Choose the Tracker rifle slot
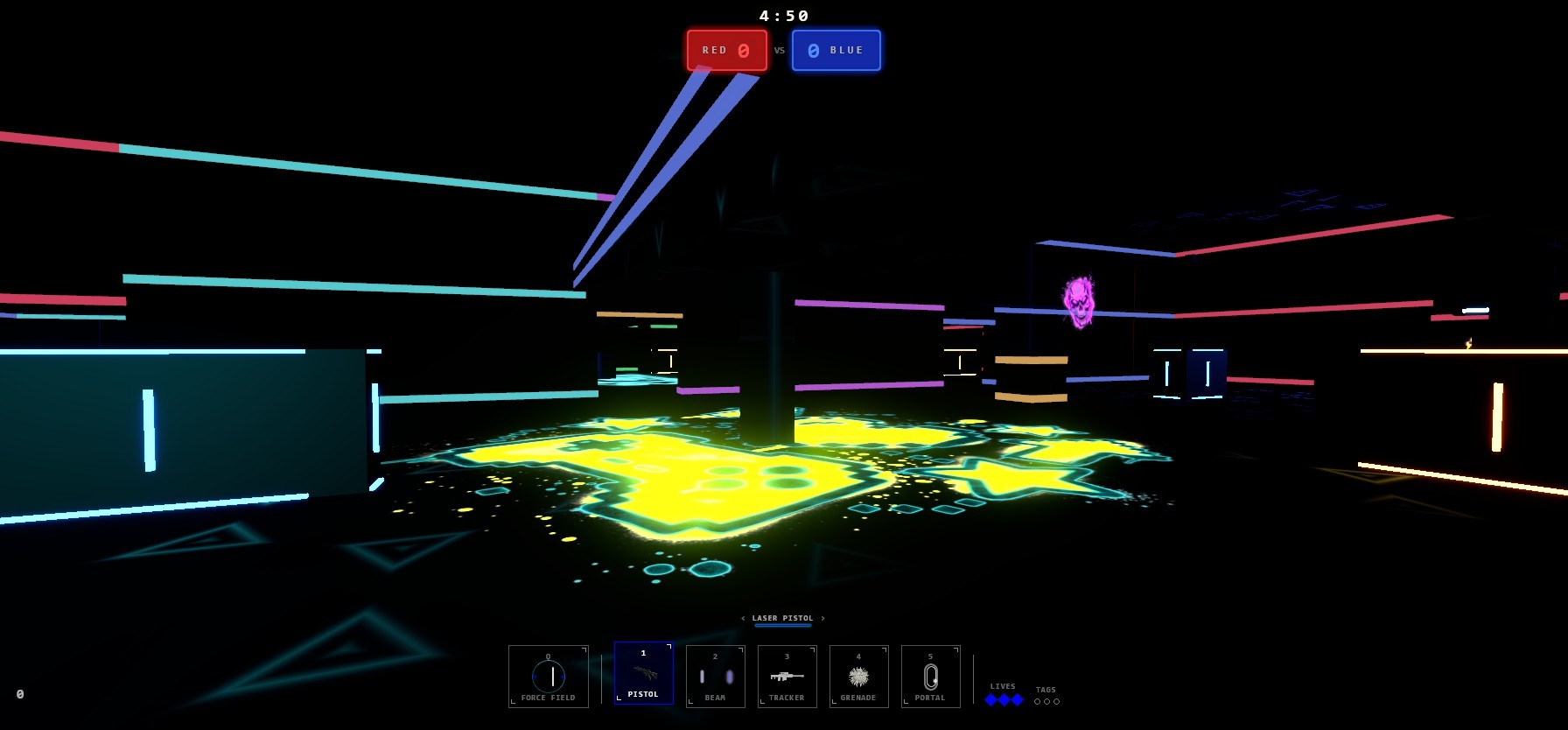 pyautogui.click(x=787, y=676)
